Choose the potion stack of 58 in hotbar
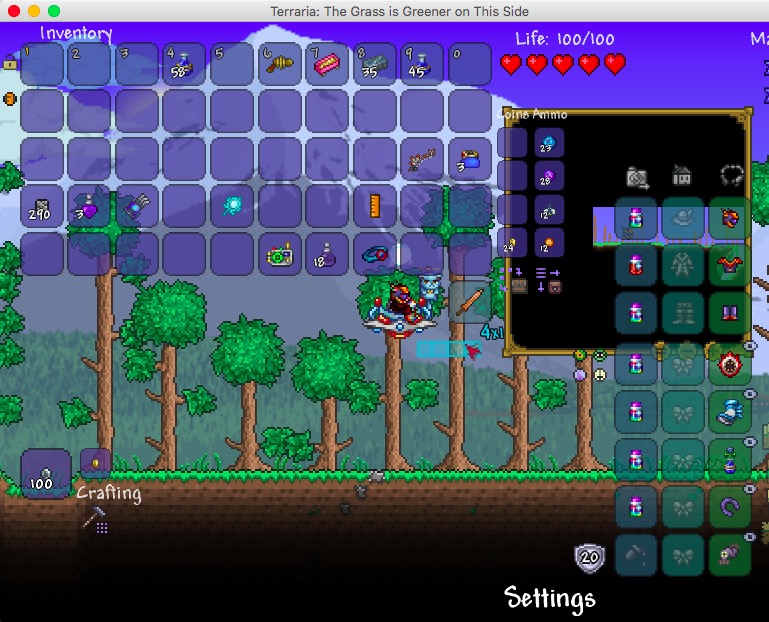The image size is (769, 622). 184,65
